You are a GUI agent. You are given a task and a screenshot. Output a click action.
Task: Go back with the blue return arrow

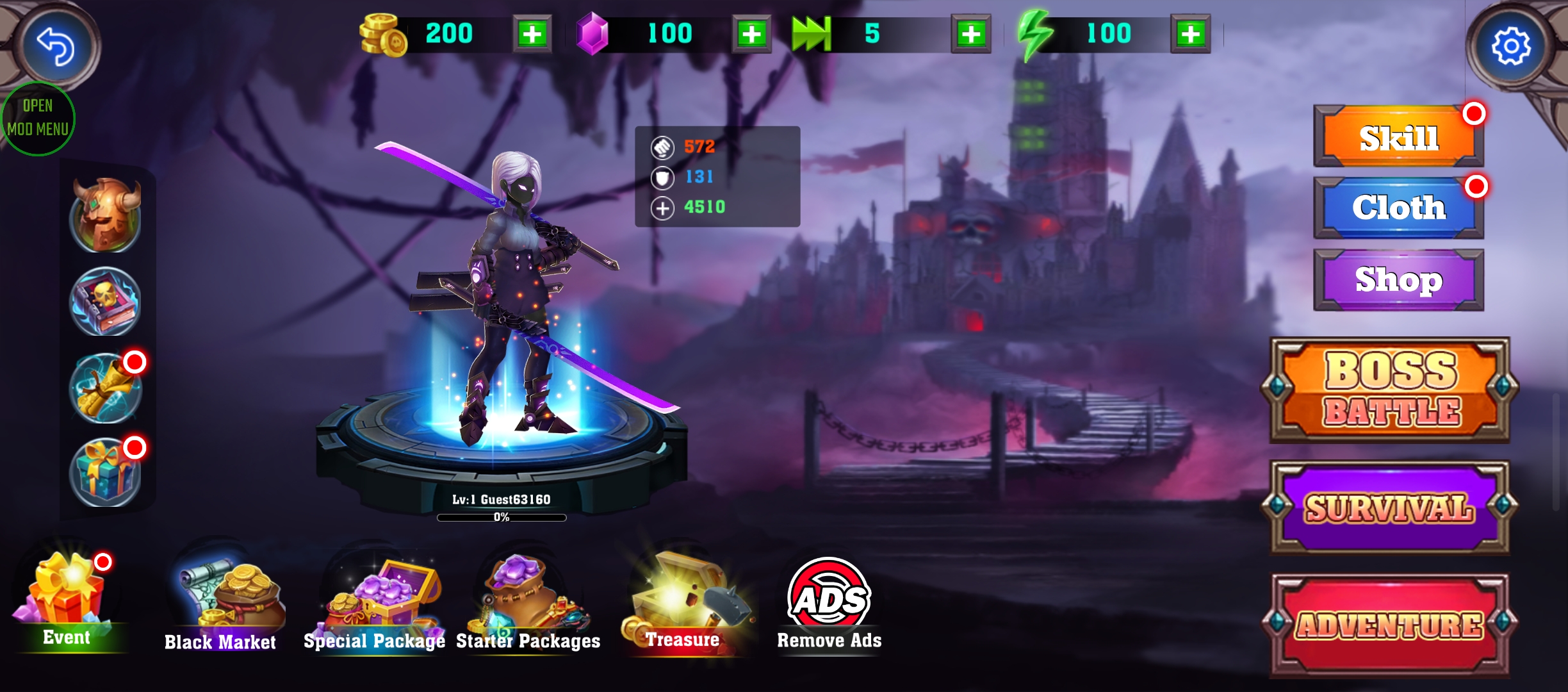(x=56, y=46)
